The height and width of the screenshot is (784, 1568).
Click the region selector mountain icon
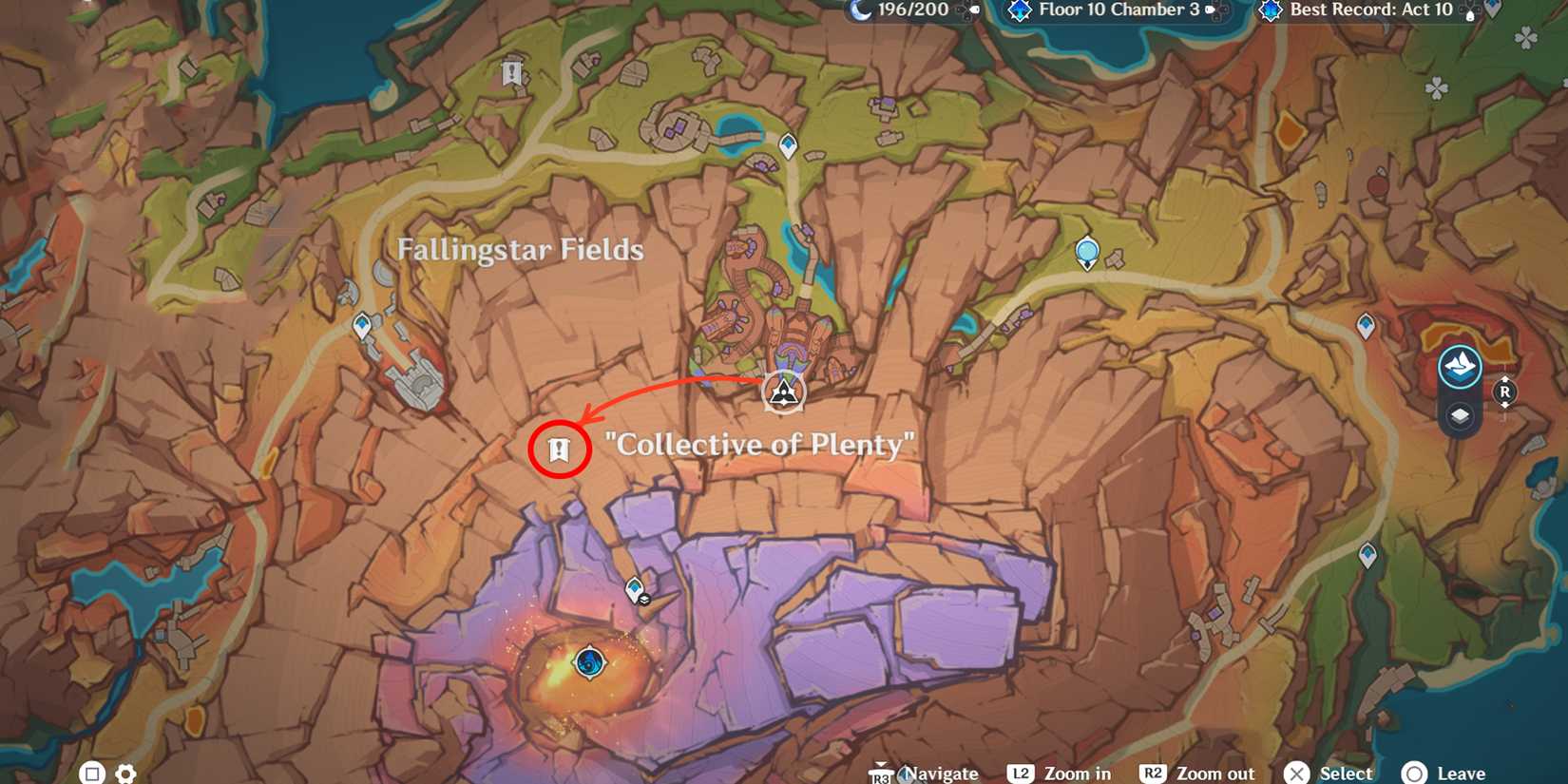point(1461,365)
